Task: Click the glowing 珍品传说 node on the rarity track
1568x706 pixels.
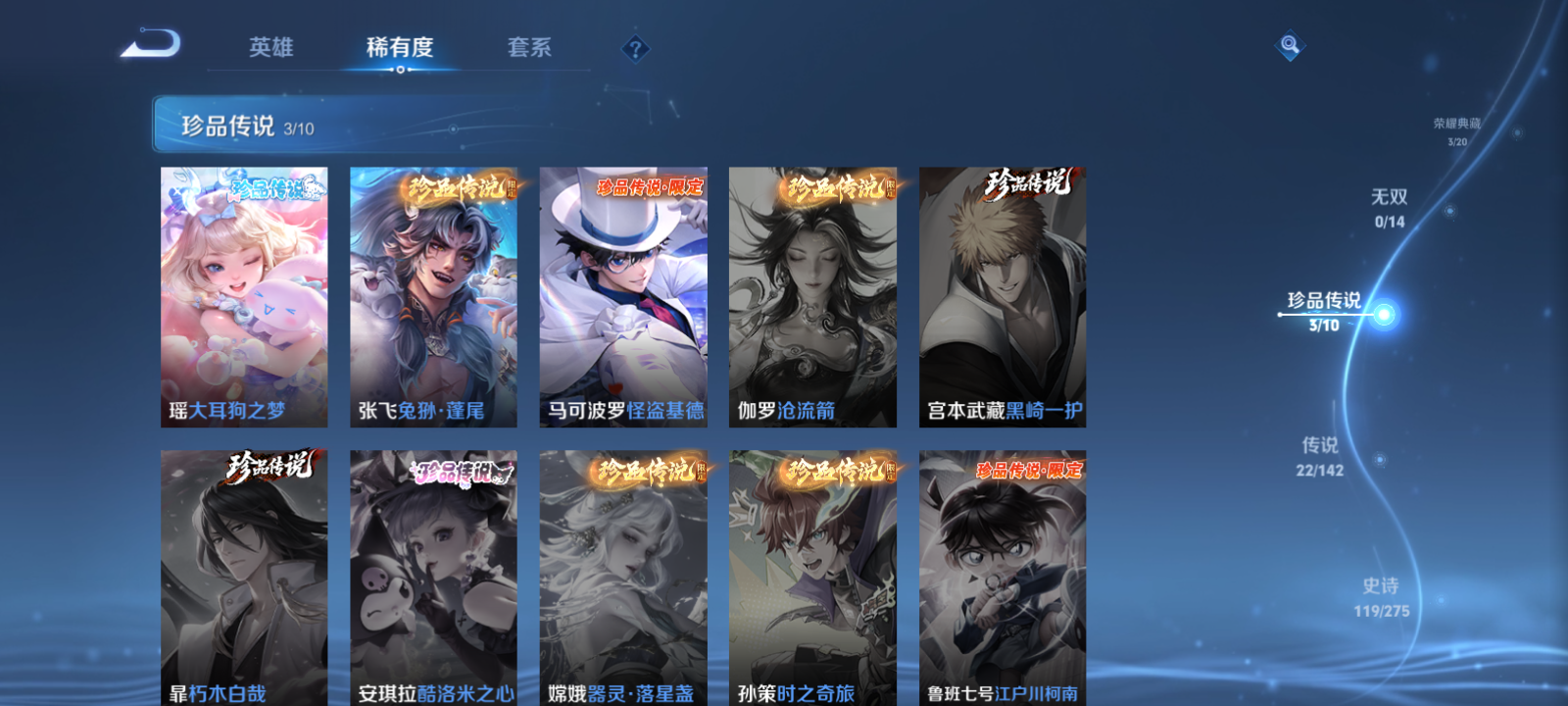Action: 1384,313
